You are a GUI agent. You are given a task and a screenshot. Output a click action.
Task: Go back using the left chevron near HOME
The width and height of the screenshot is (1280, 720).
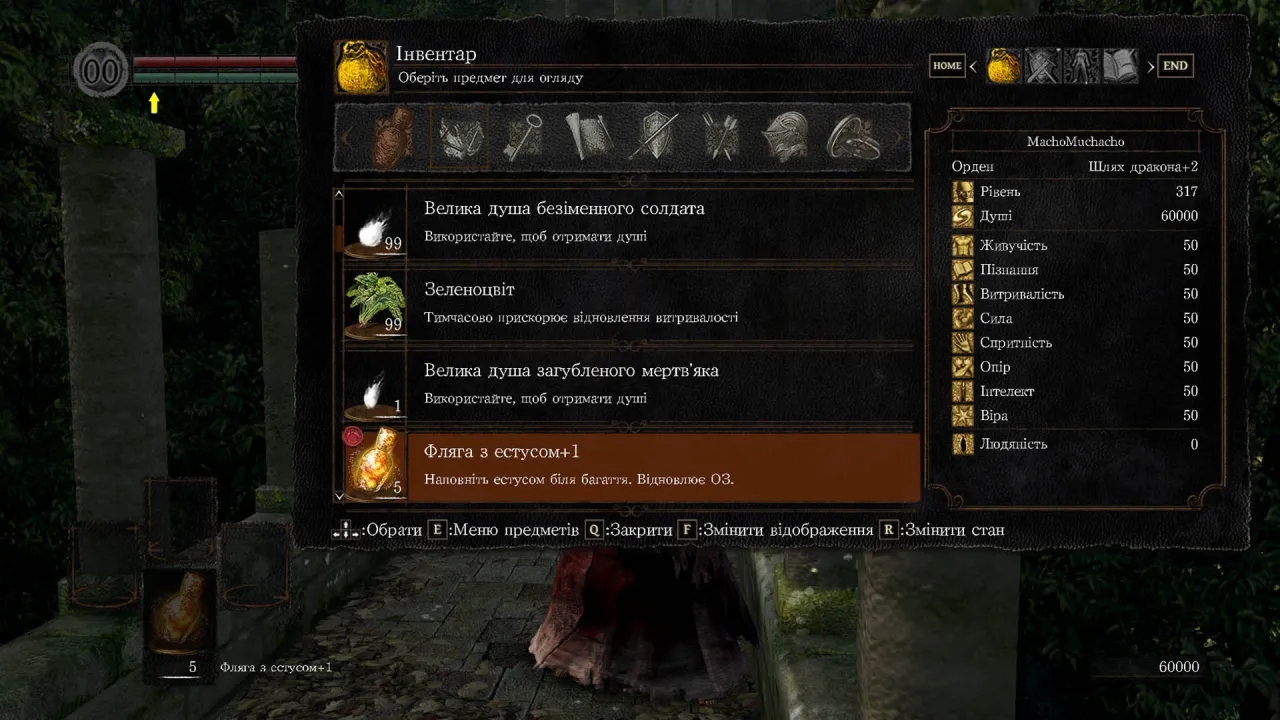pos(972,65)
